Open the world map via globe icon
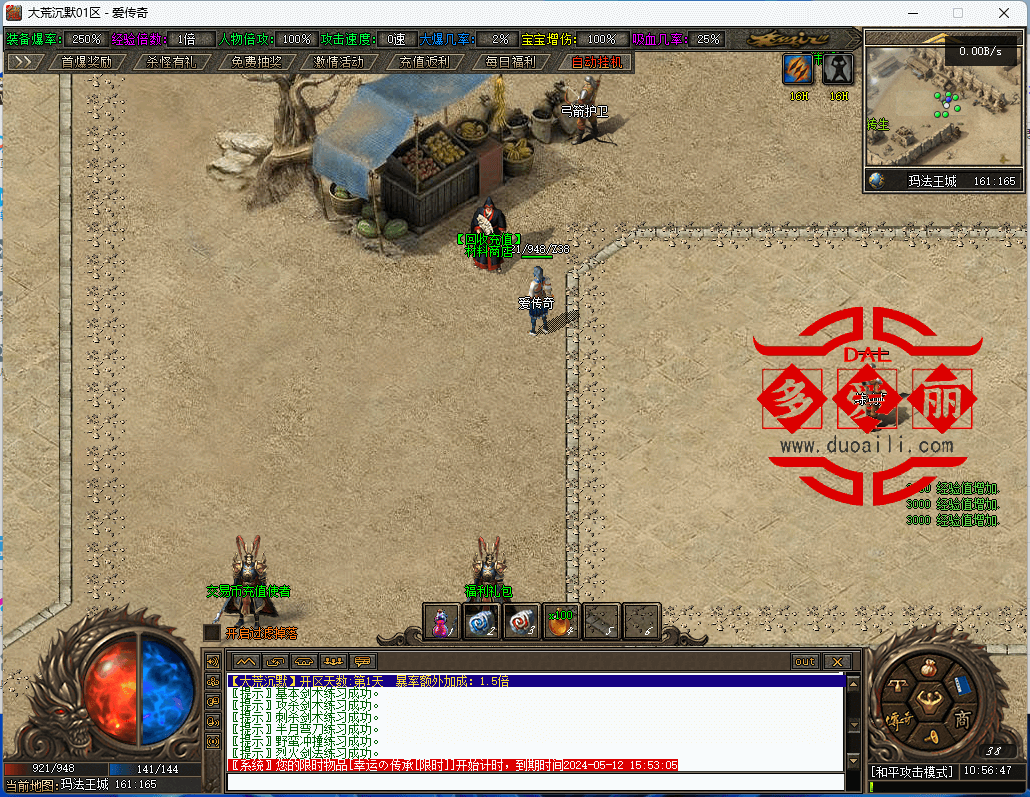Screen dimensions: 1030x797 [x=877, y=181]
